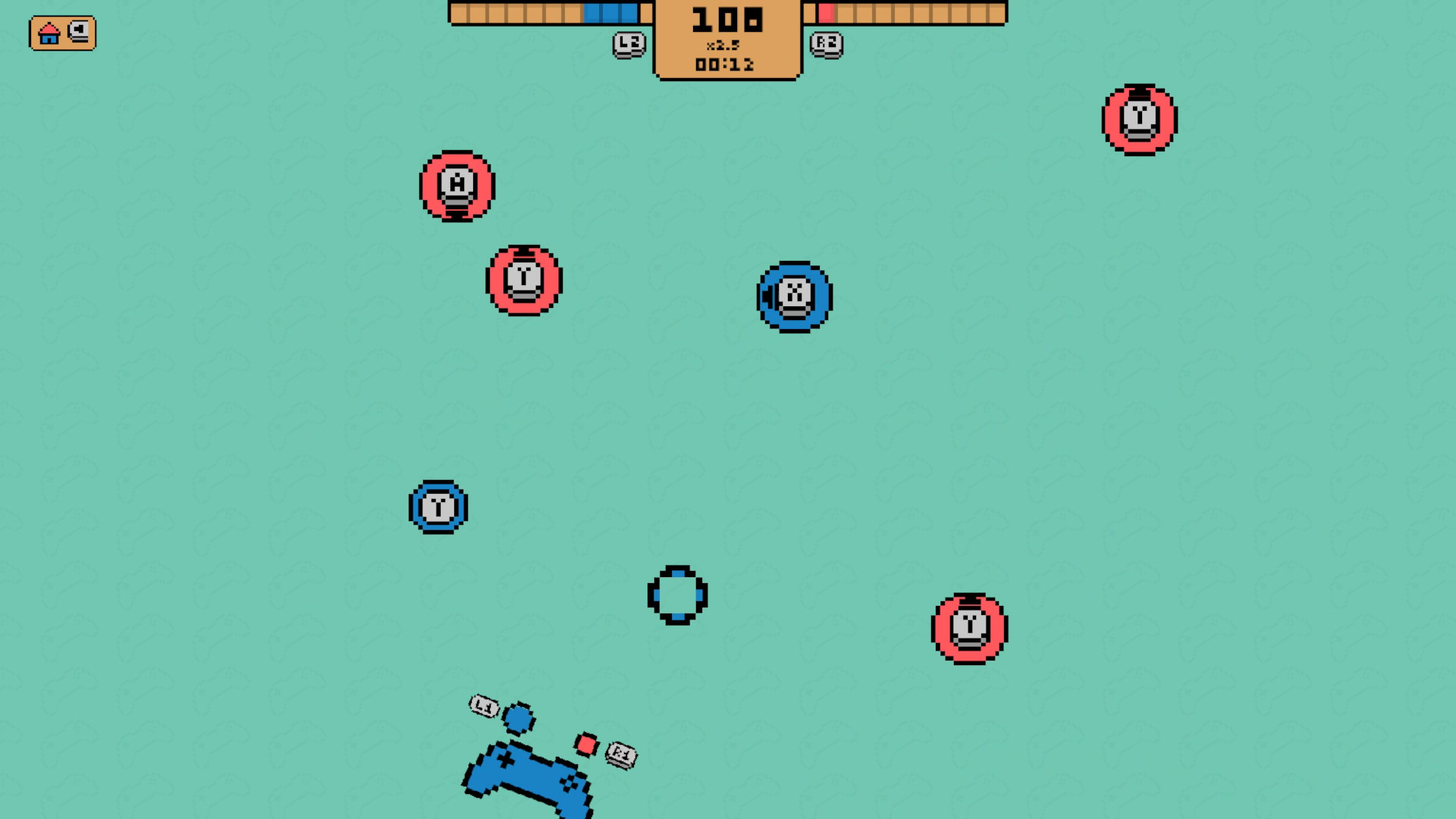Screen dimensions: 1456x819
Task: Click the empty dashed blue circle outline
Action: pos(677,596)
